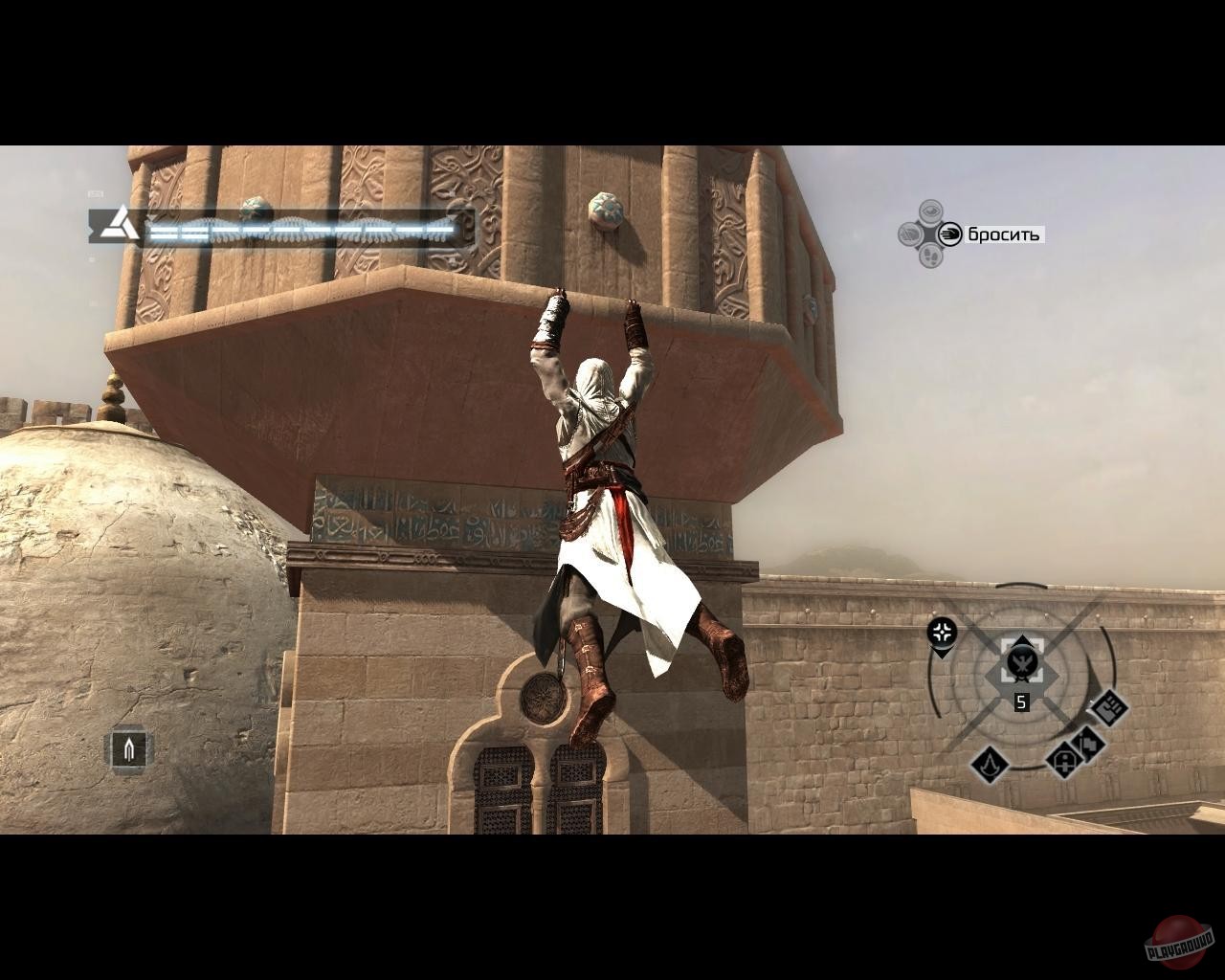Click the throwing knife count showing 5

pyautogui.click(x=1021, y=702)
